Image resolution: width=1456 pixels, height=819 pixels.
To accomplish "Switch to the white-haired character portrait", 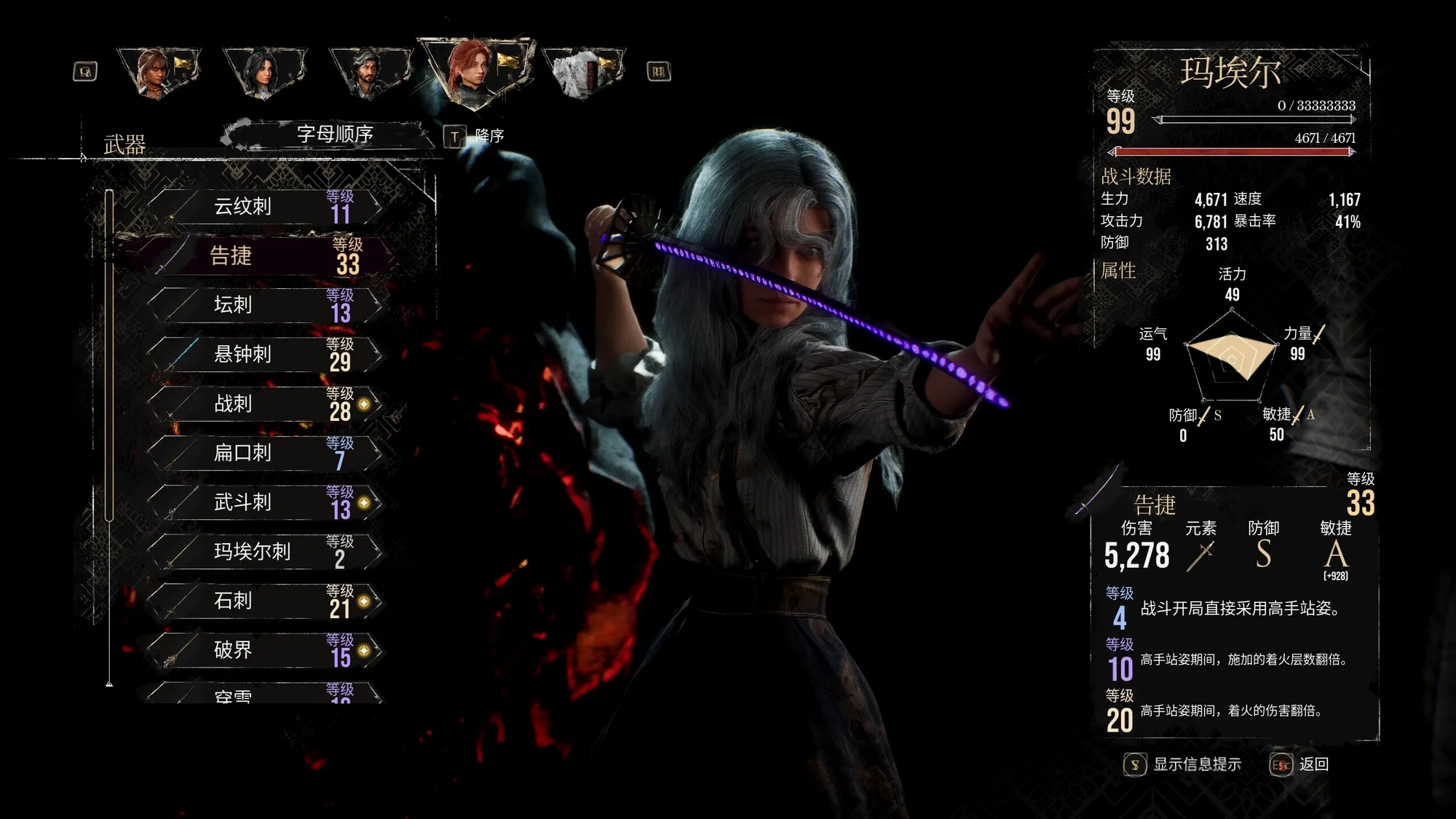I will coord(582,73).
